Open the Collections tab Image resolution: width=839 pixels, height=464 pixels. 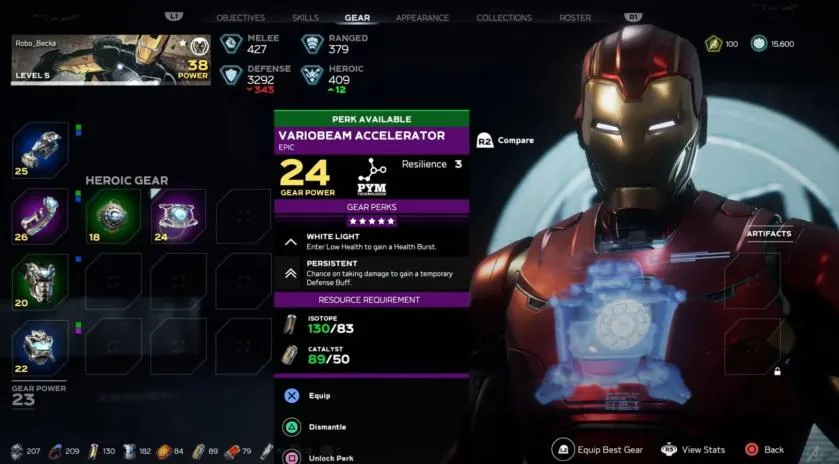pos(504,18)
